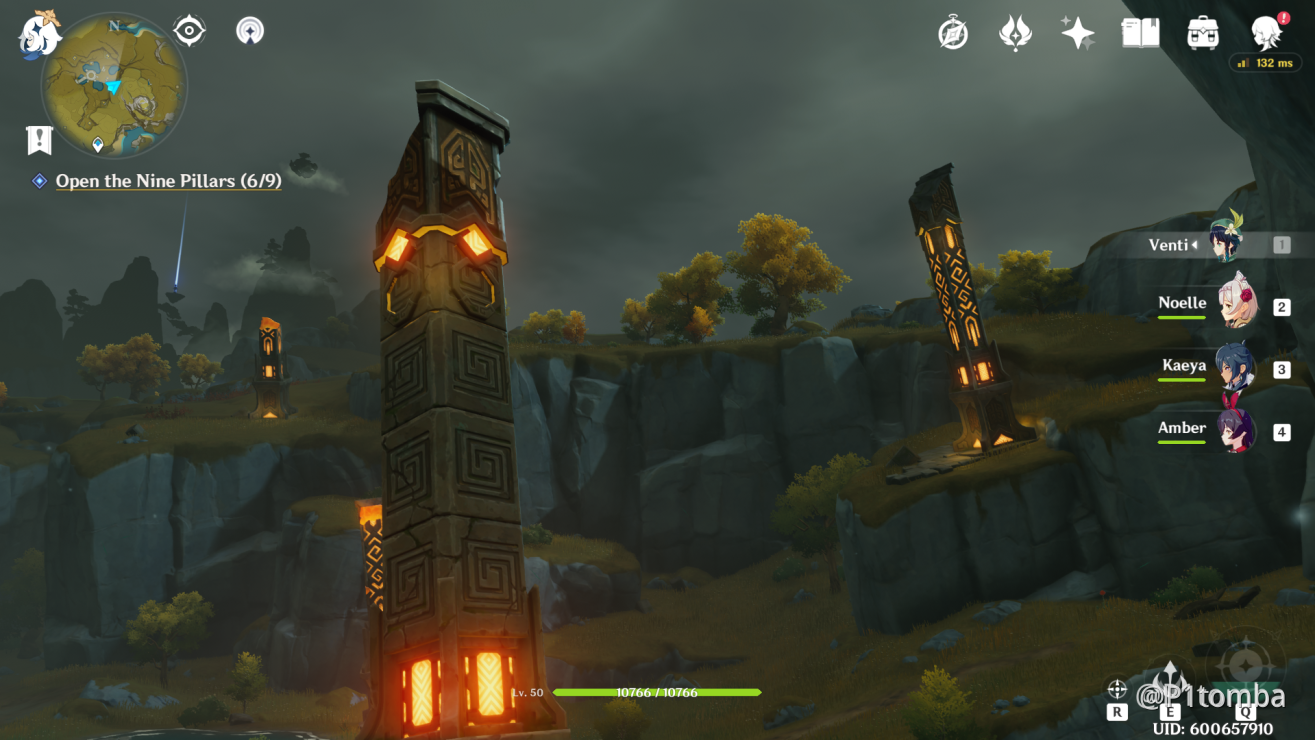
Task: Click the wind-ring icon beside the minimap
Action: coord(250,31)
